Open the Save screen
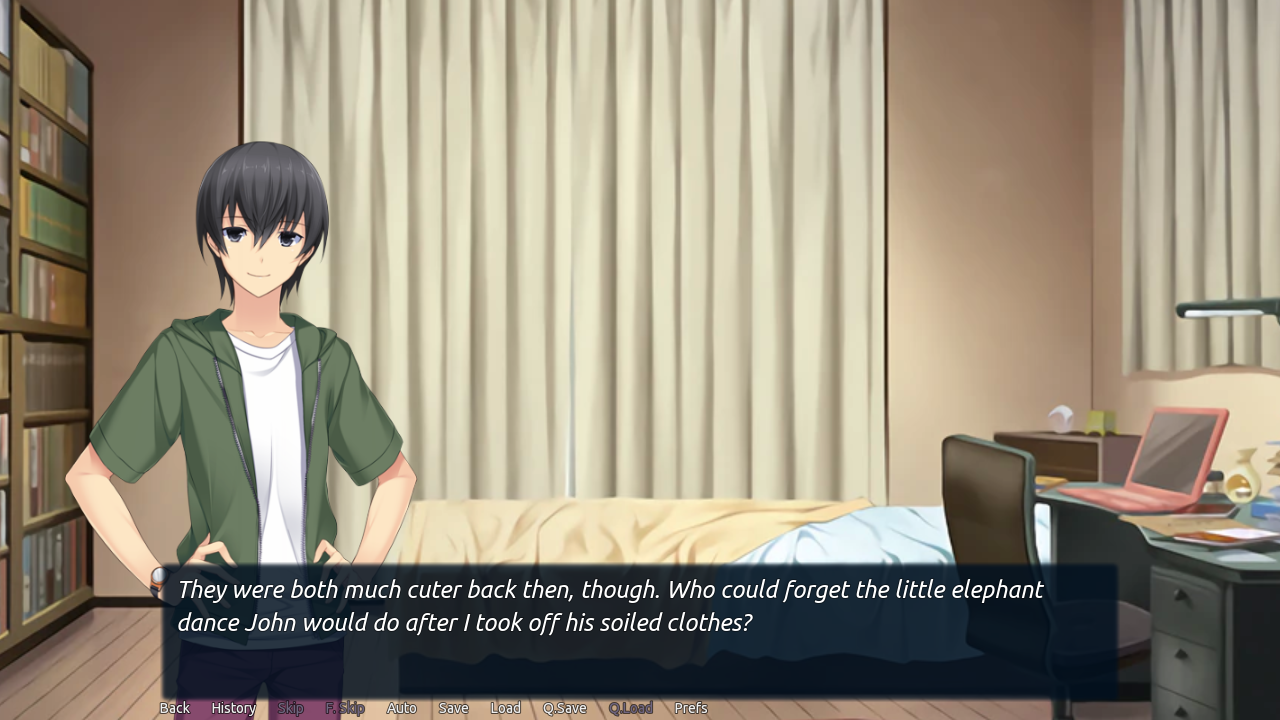1280x720 pixels. [x=453, y=707]
